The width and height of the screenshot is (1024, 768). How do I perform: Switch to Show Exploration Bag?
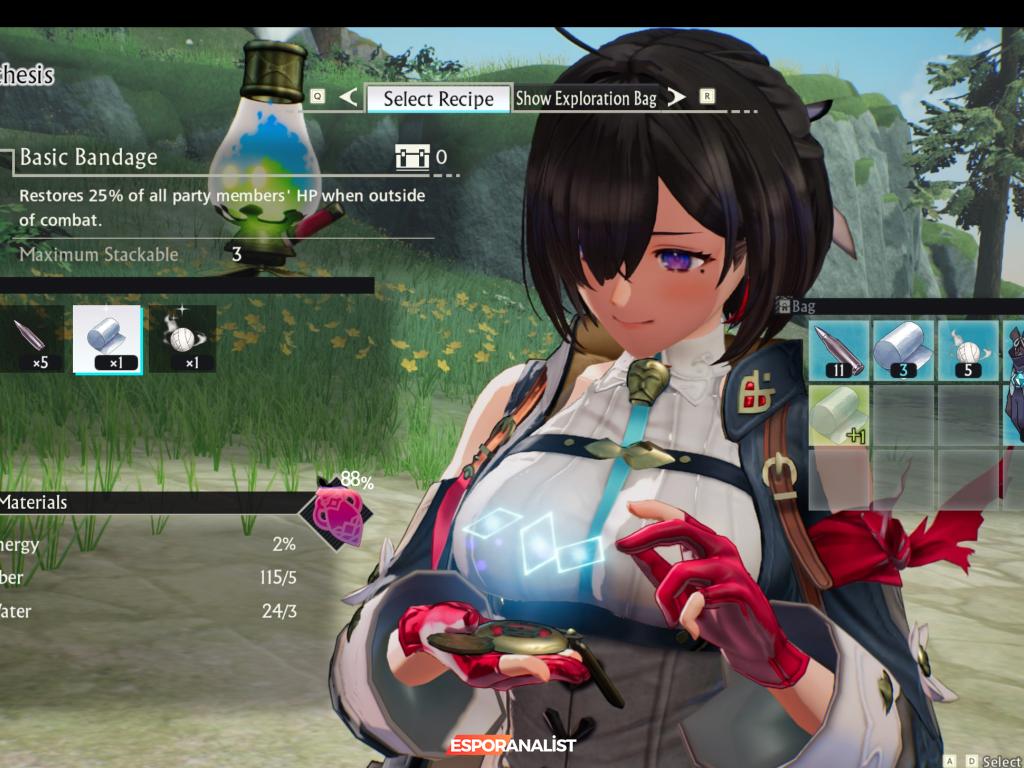point(586,98)
